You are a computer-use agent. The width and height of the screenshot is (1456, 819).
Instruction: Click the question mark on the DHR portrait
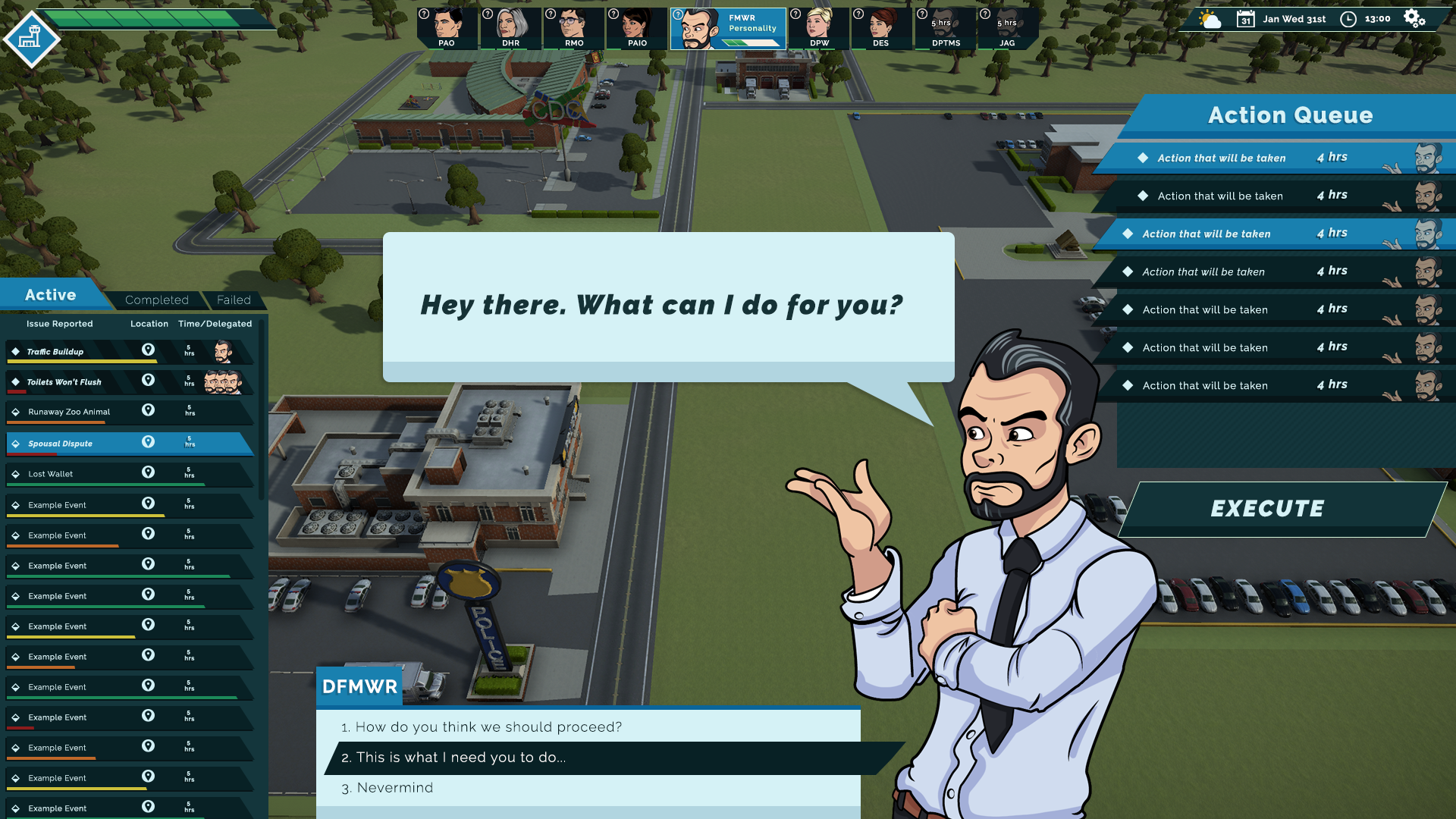(488, 12)
